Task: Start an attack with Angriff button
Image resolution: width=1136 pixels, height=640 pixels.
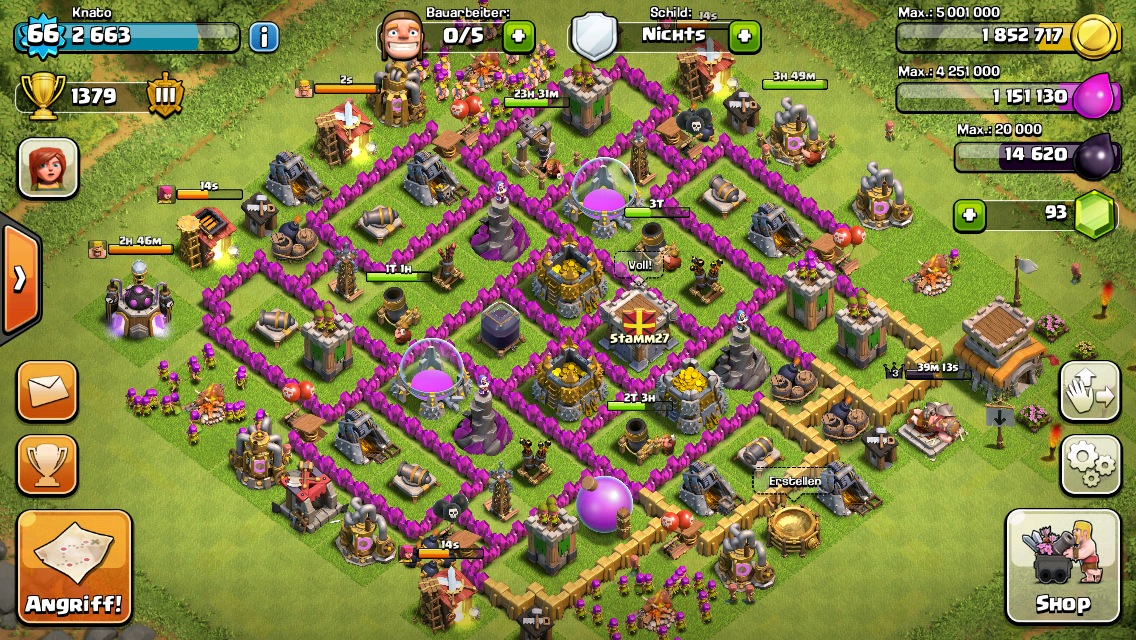Action: (x=75, y=566)
